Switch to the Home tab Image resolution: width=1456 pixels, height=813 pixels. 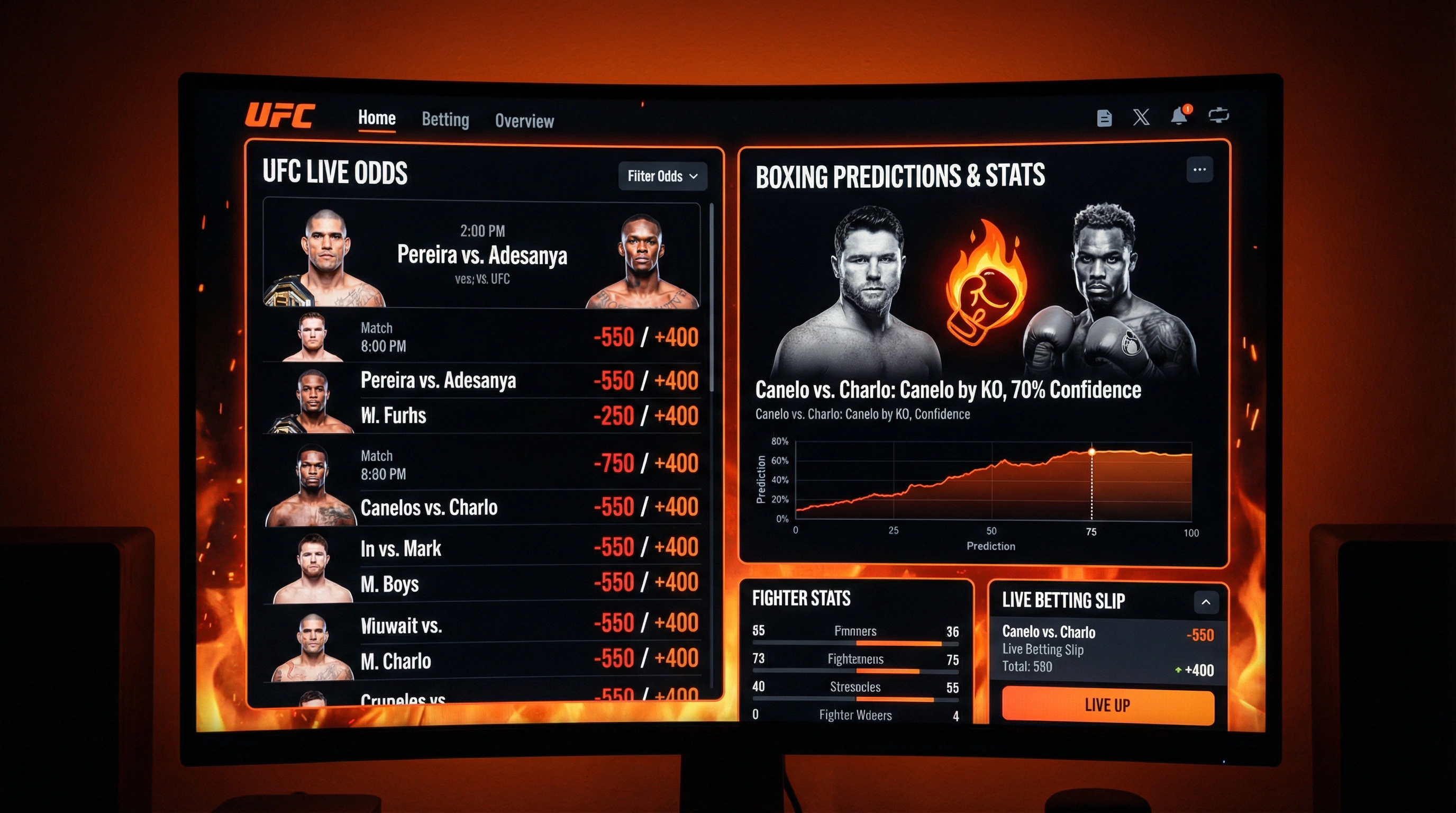click(377, 118)
